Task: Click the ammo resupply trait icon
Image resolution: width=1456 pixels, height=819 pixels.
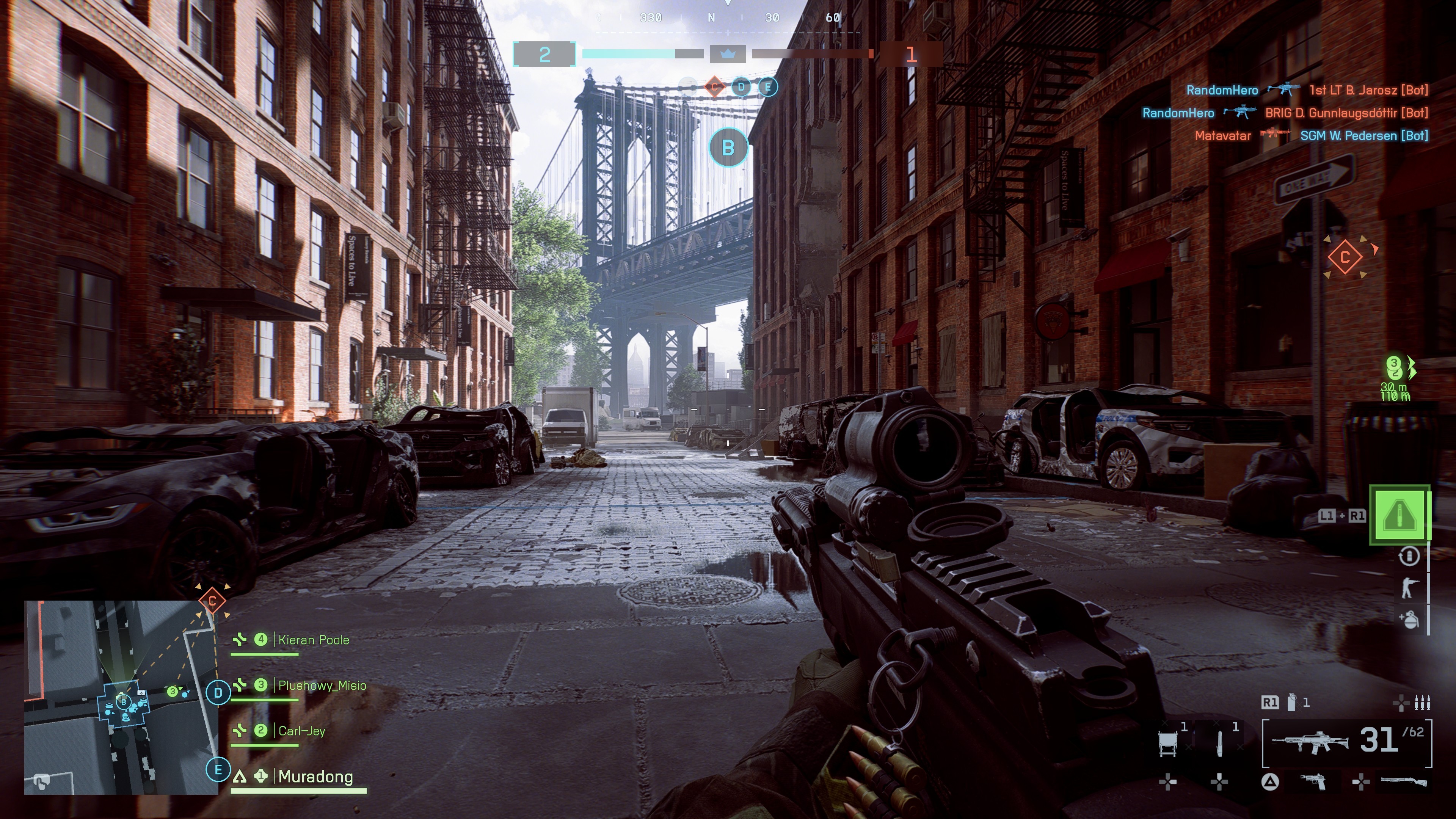Action: [1409, 556]
